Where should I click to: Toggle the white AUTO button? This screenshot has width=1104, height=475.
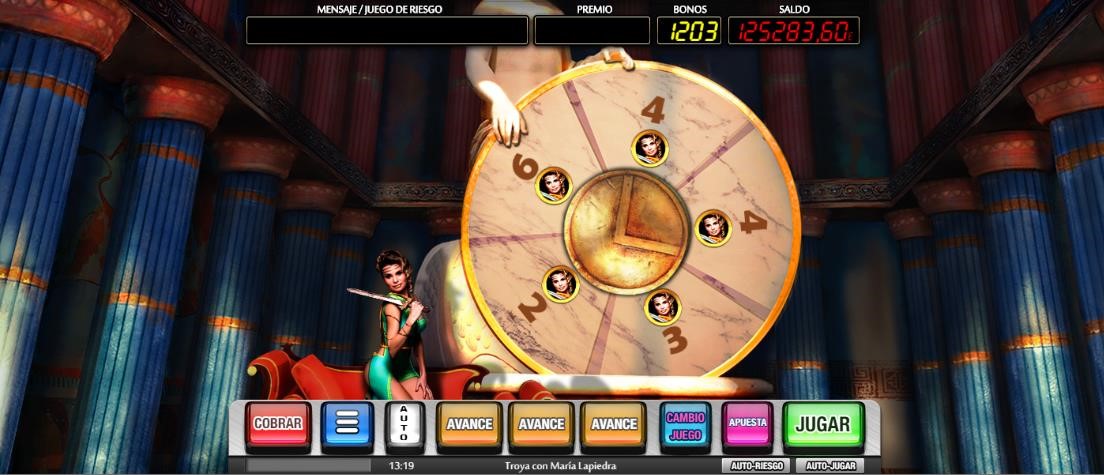point(404,424)
